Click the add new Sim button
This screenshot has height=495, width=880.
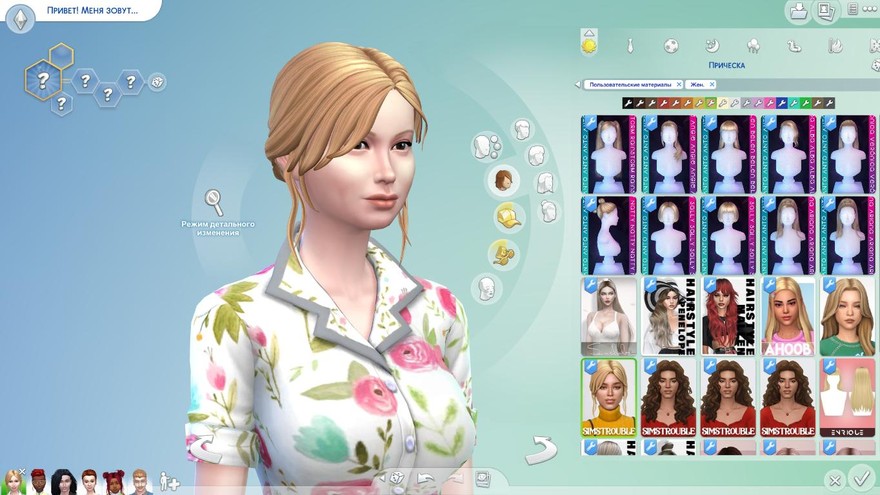(x=169, y=481)
